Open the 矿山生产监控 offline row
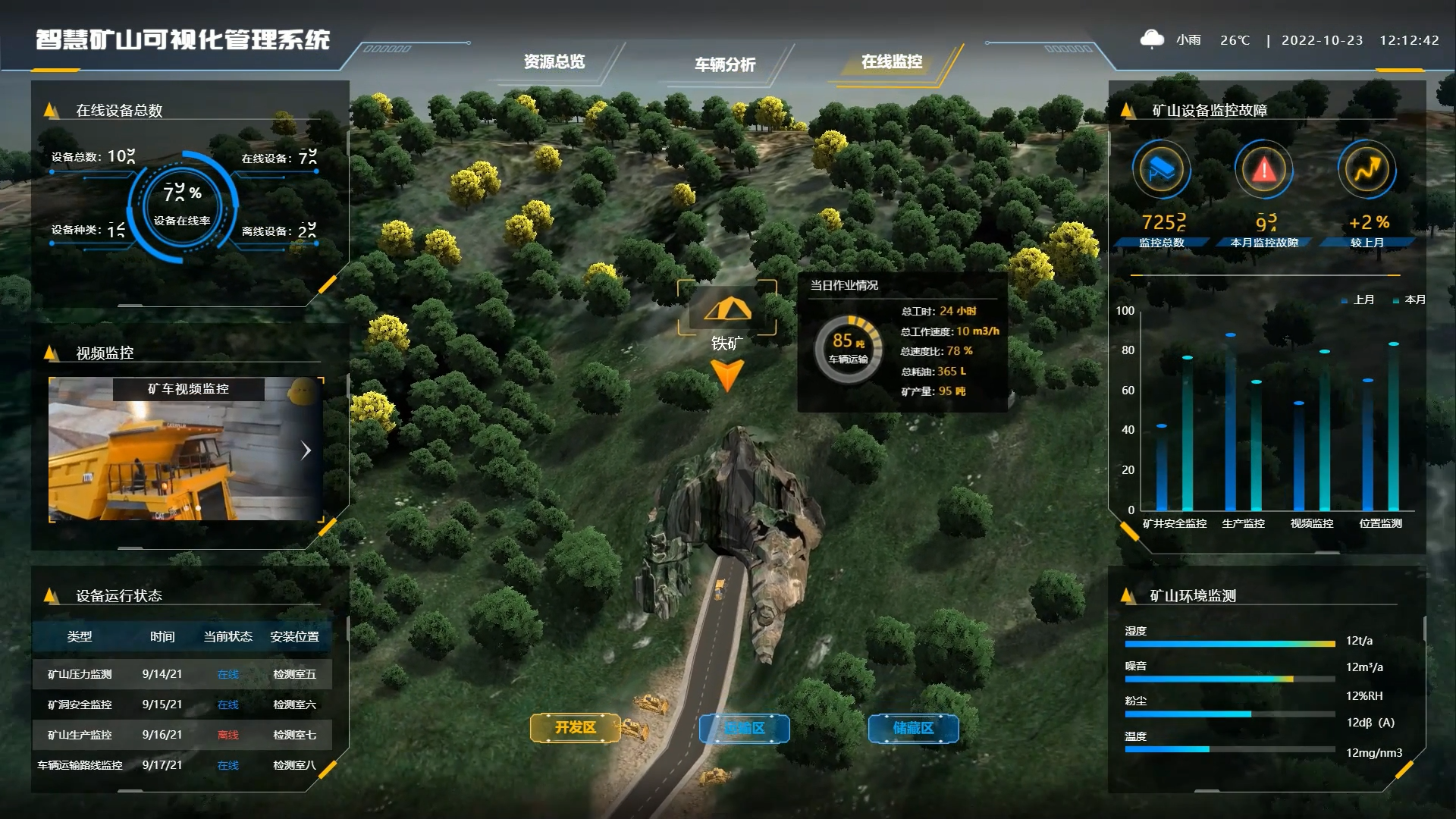This screenshot has width=1456, height=819. click(182, 735)
